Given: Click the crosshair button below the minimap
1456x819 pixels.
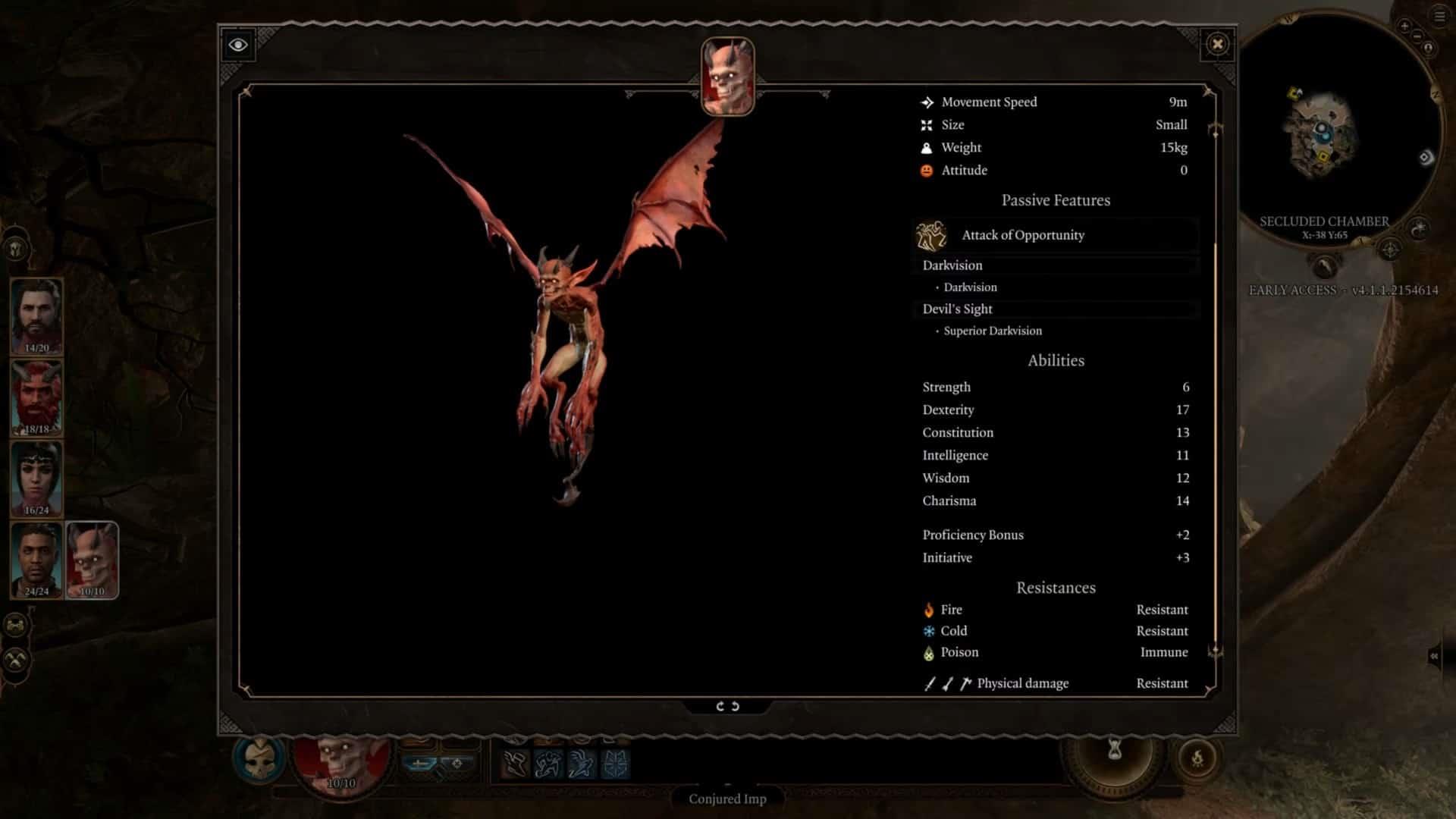Looking at the screenshot, I should coord(1389,249).
